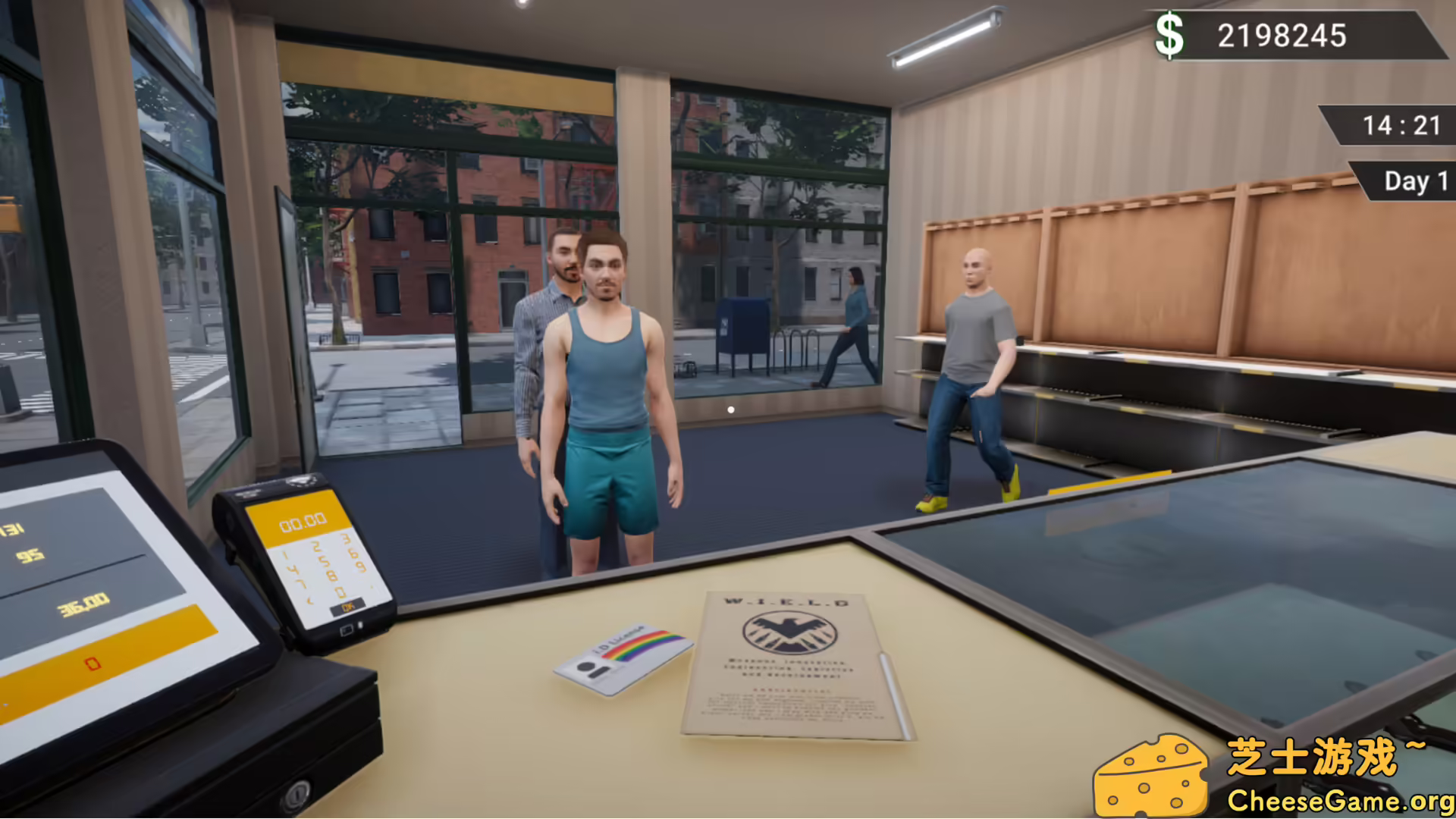1456x819 pixels.
Task: Click the Day 1 banner
Action: [x=1412, y=181]
